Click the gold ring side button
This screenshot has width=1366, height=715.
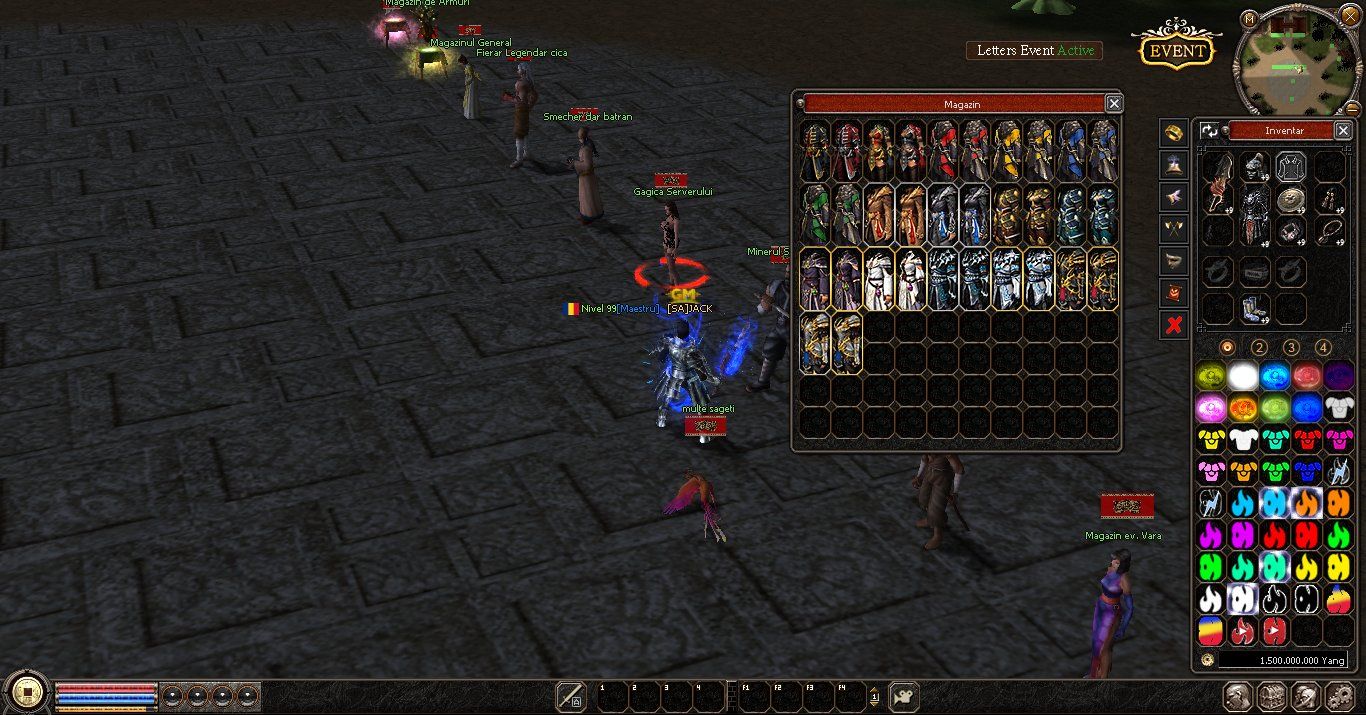[x=1174, y=133]
